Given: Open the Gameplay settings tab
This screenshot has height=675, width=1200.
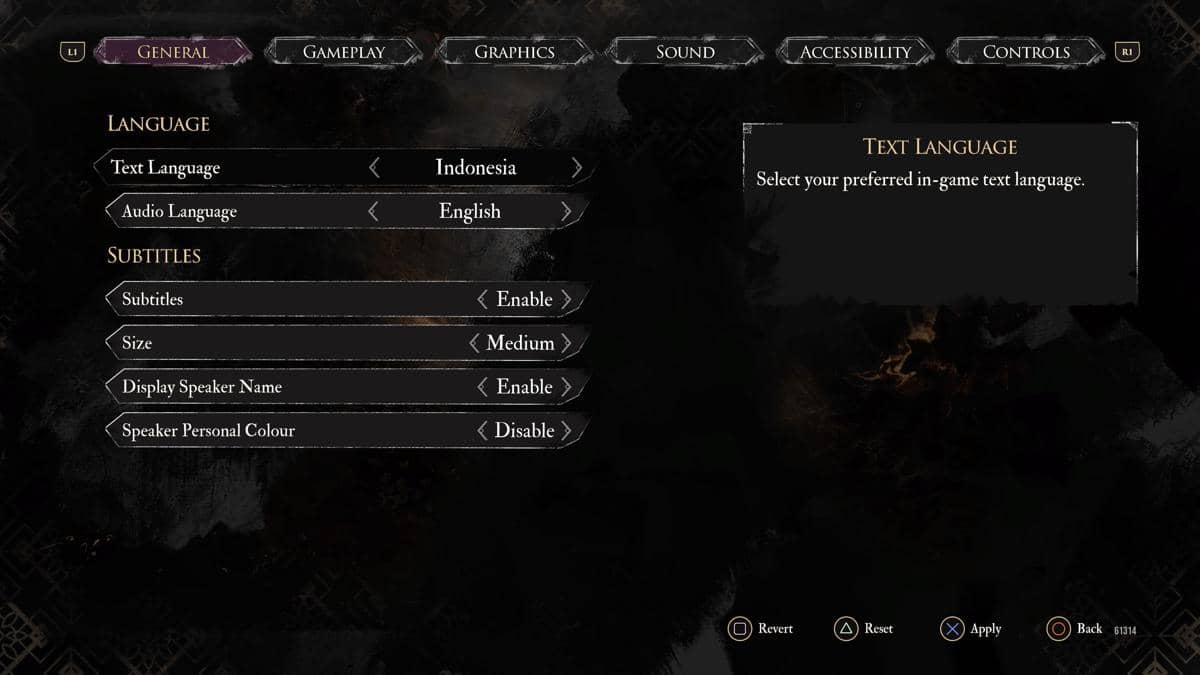Looking at the screenshot, I should pyautogui.click(x=343, y=52).
